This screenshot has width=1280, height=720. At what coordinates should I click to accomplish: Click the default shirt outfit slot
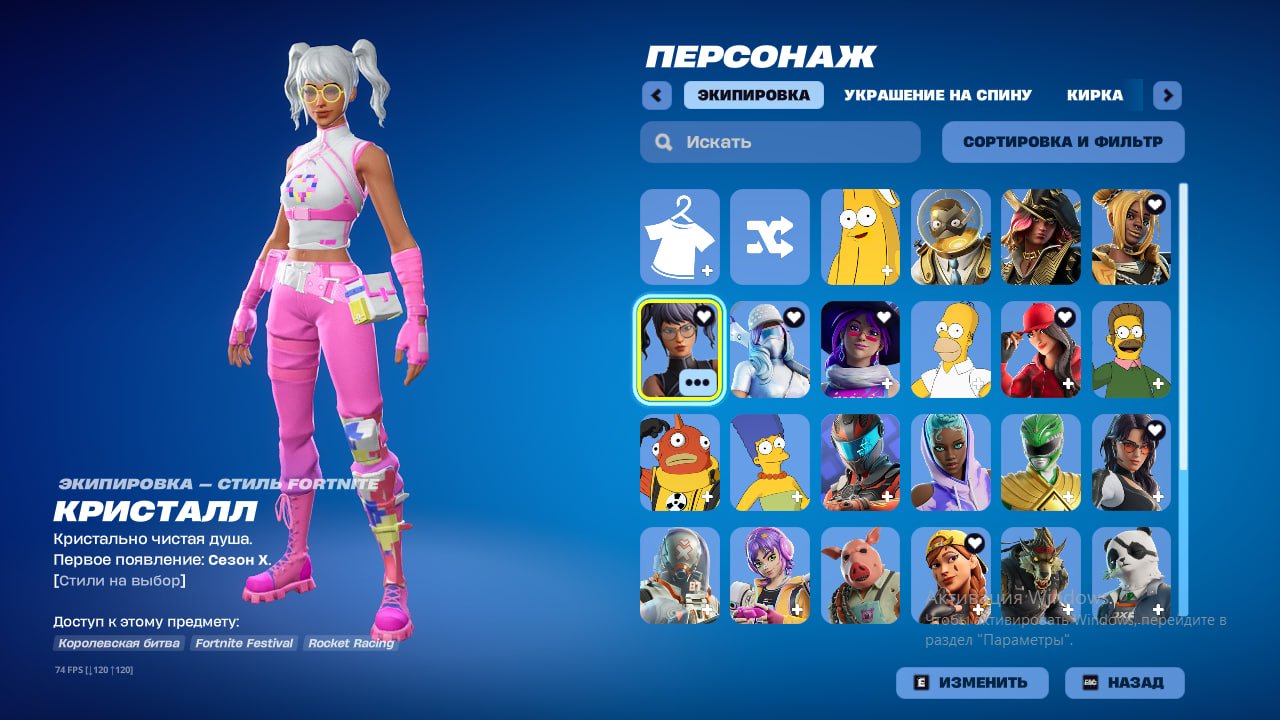click(x=679, y=237)
